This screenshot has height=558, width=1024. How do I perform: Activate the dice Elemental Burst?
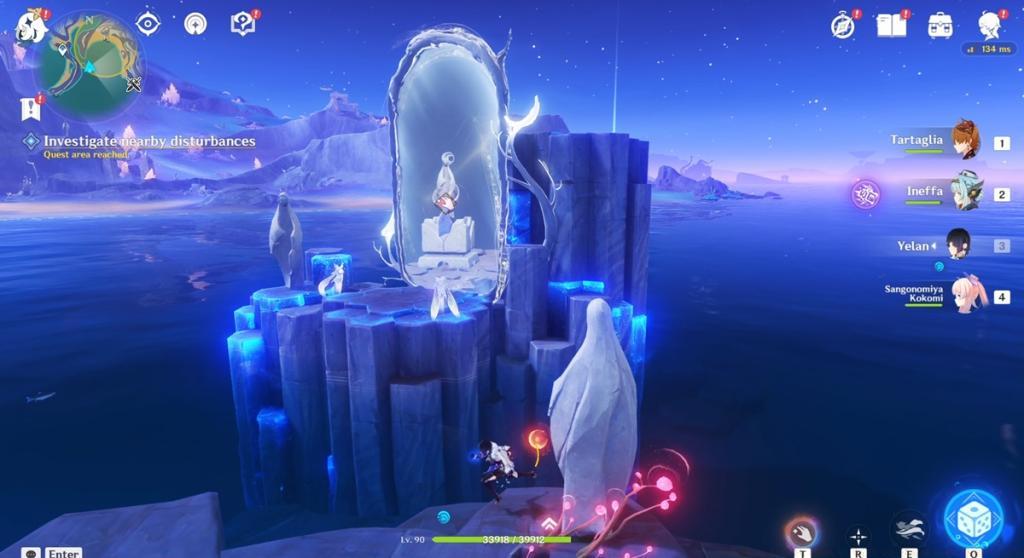tap(973, 520)
